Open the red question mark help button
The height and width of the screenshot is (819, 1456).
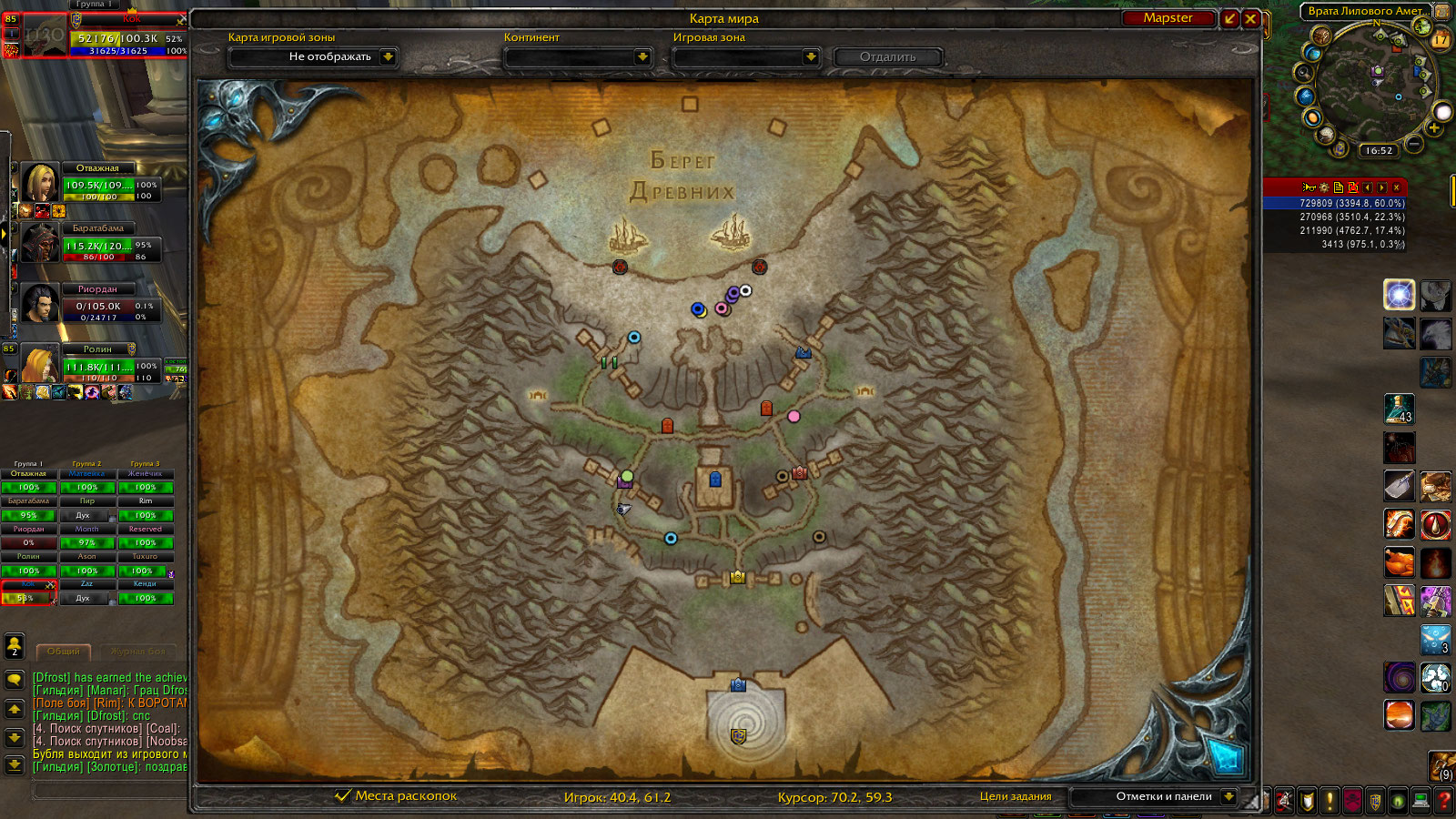1443,801
